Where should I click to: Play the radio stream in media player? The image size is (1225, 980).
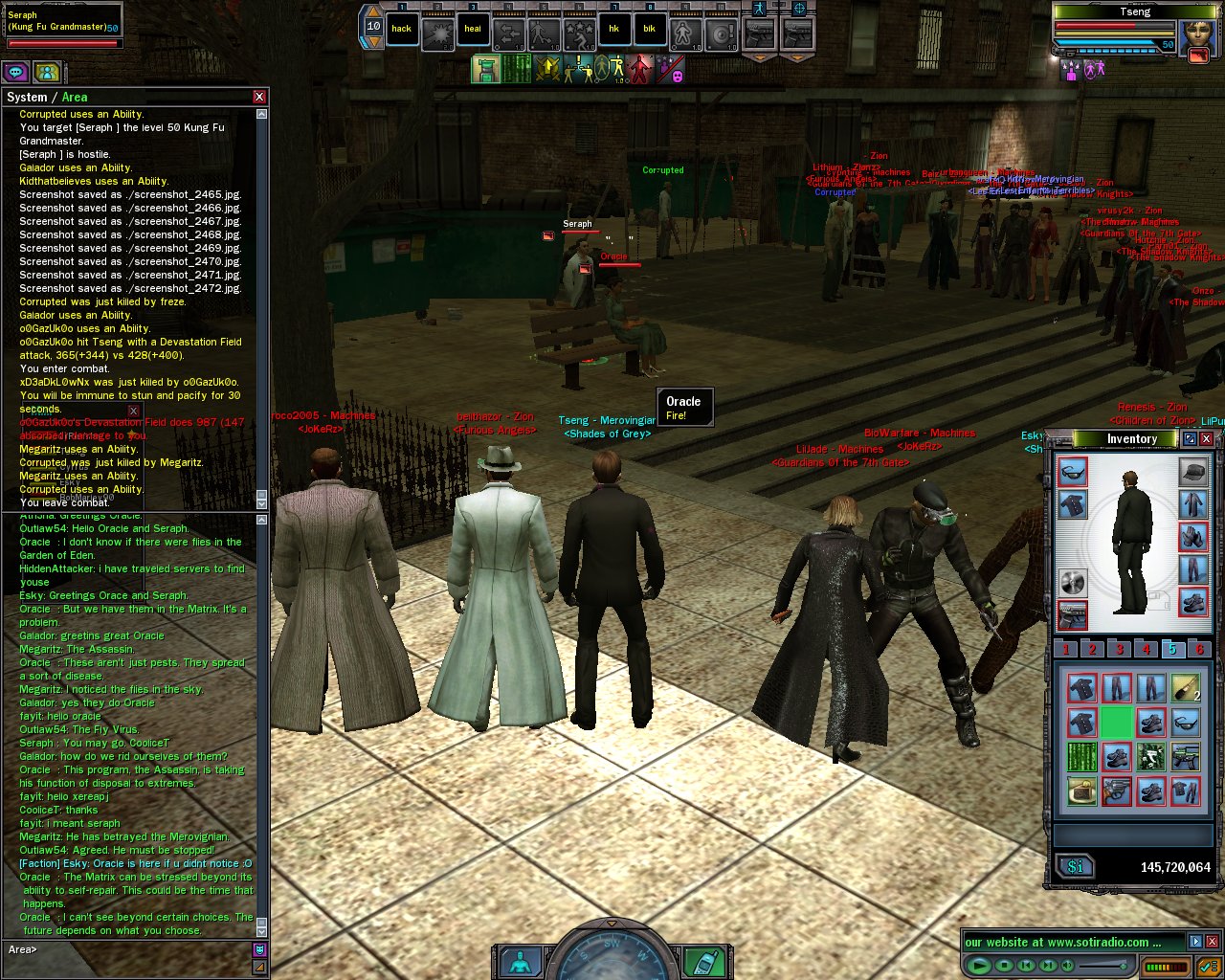979,966
